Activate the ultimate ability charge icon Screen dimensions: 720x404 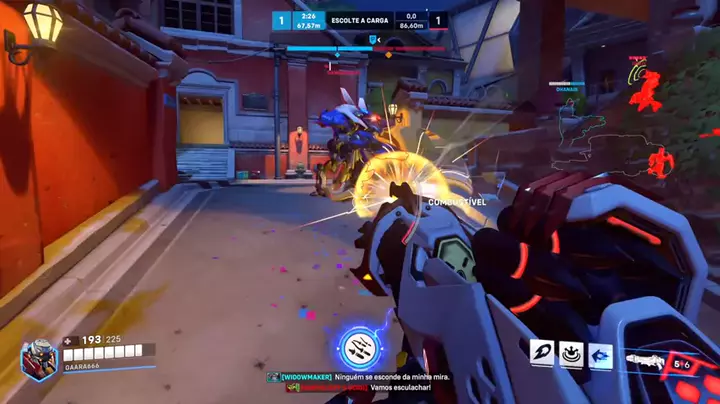tap(358, 346)
